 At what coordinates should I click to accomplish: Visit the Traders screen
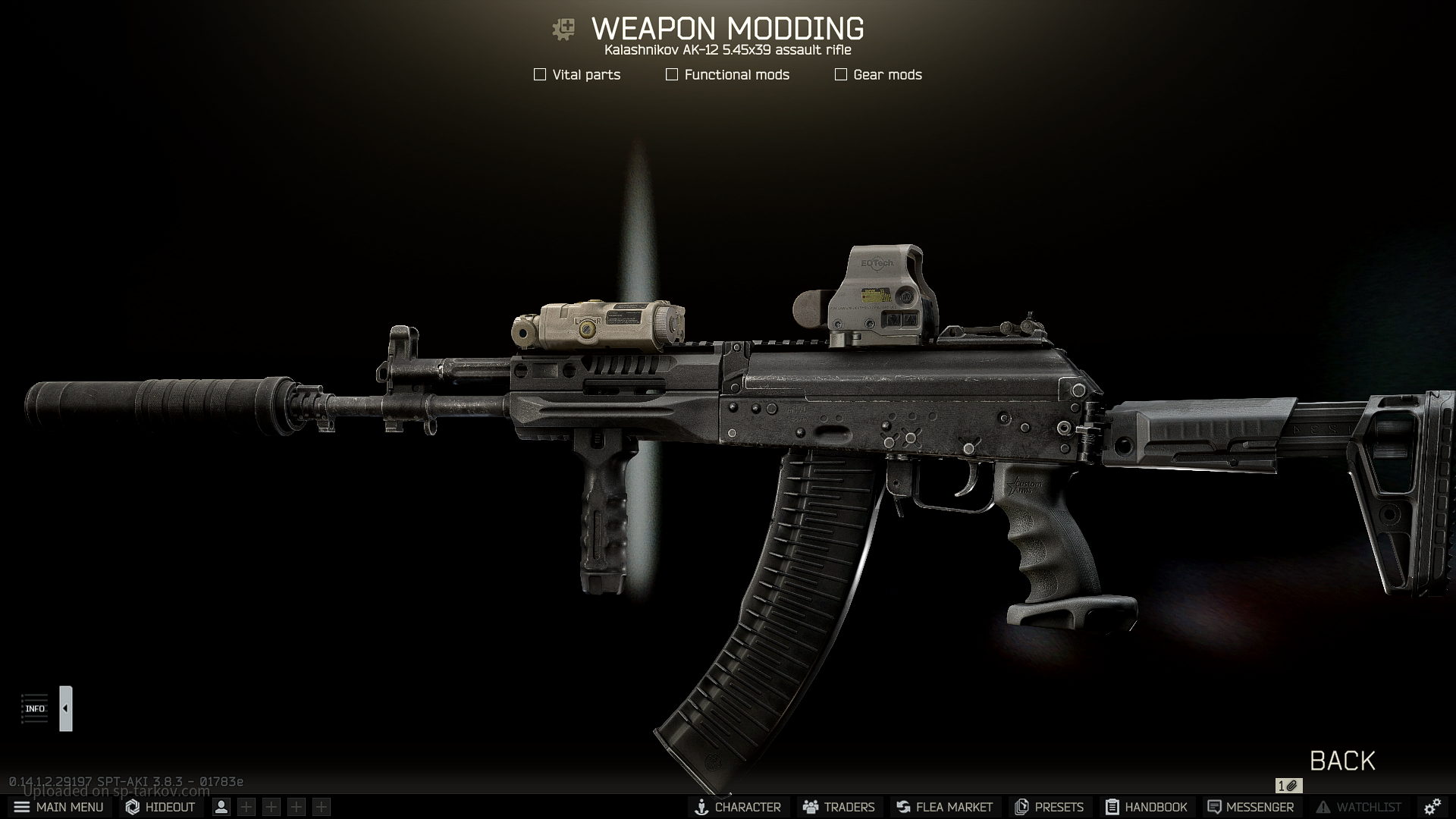(839, 807)
